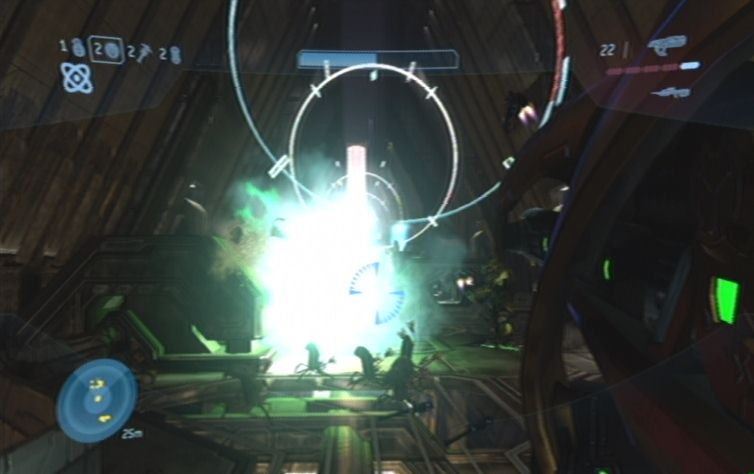The width and height of the screenshot is (754, 474).
Task: Click the circular motion tracker radar
Action: pos(97,400)
